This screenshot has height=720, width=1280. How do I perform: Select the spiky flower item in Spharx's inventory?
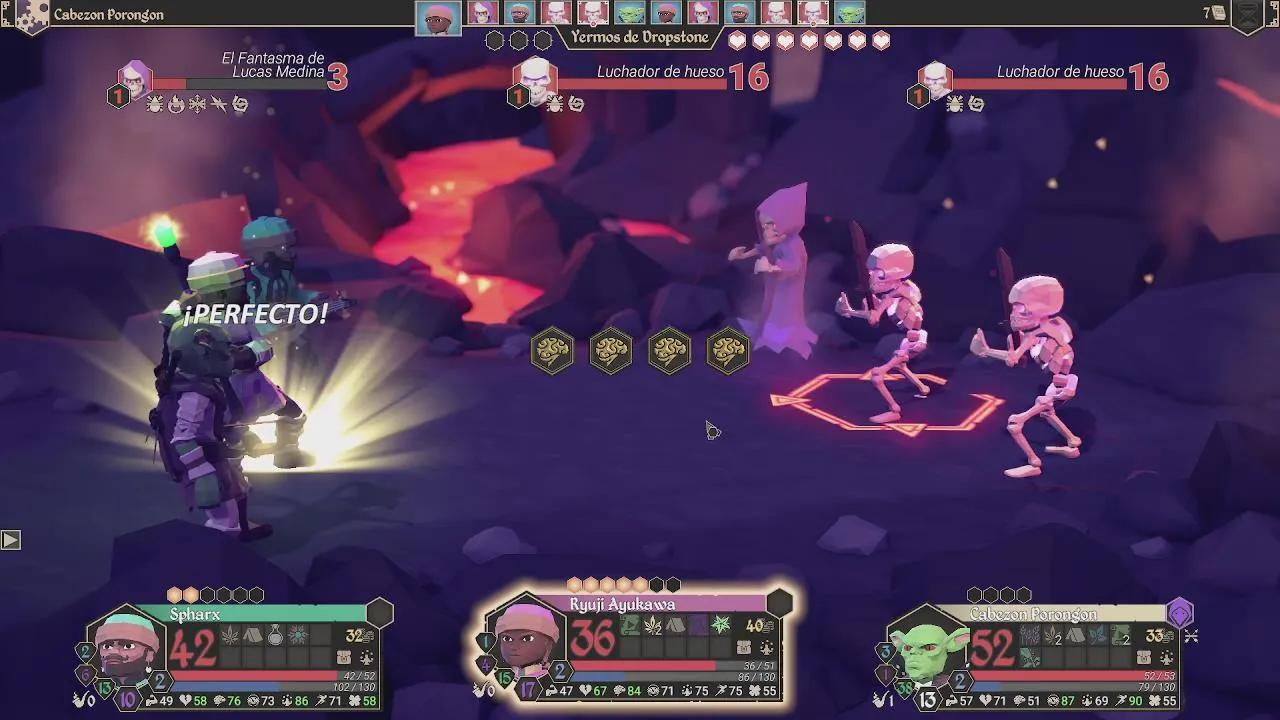[x=298, y=635]
